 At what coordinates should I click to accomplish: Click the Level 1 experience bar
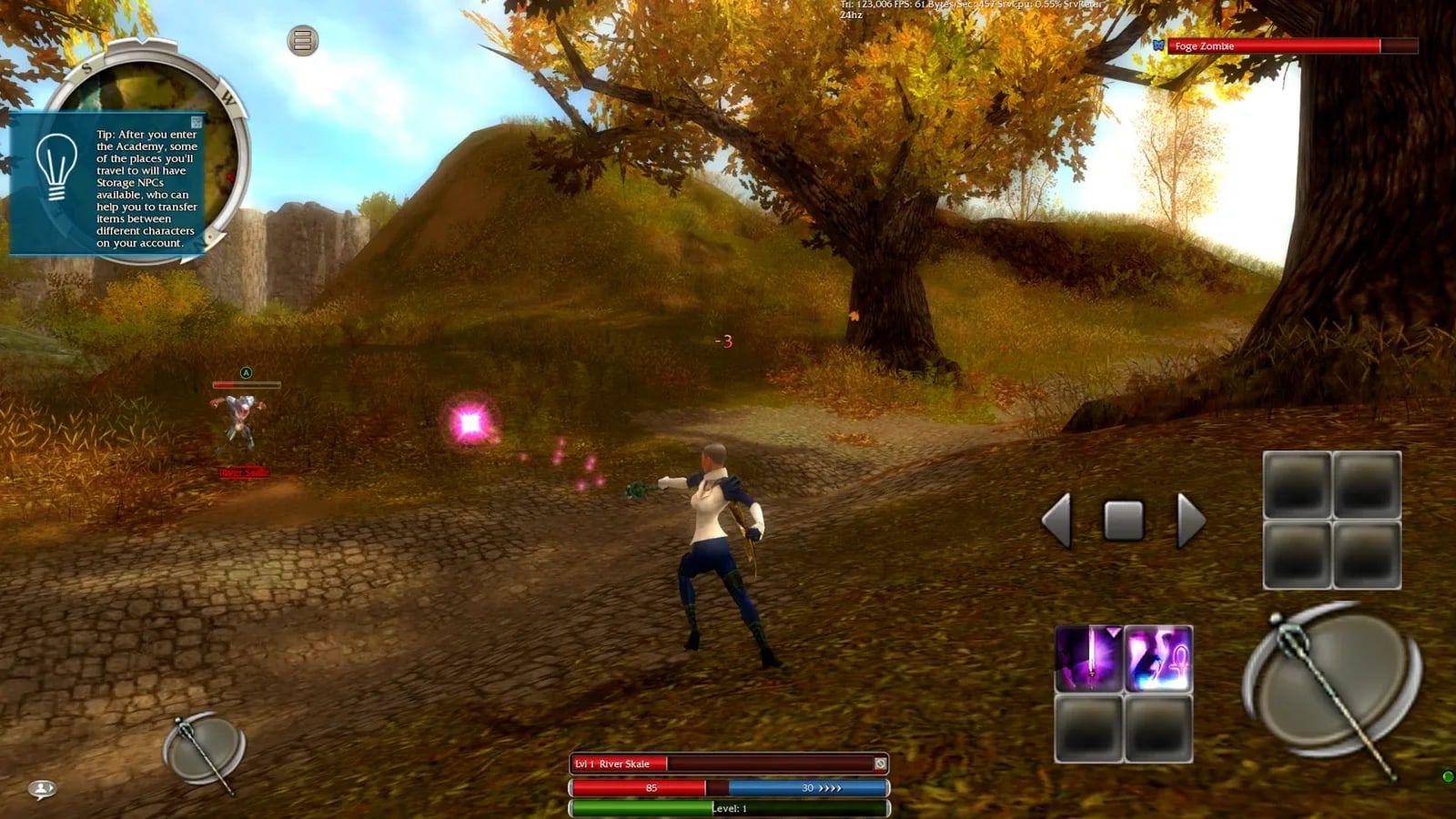(x=728, y=806)
